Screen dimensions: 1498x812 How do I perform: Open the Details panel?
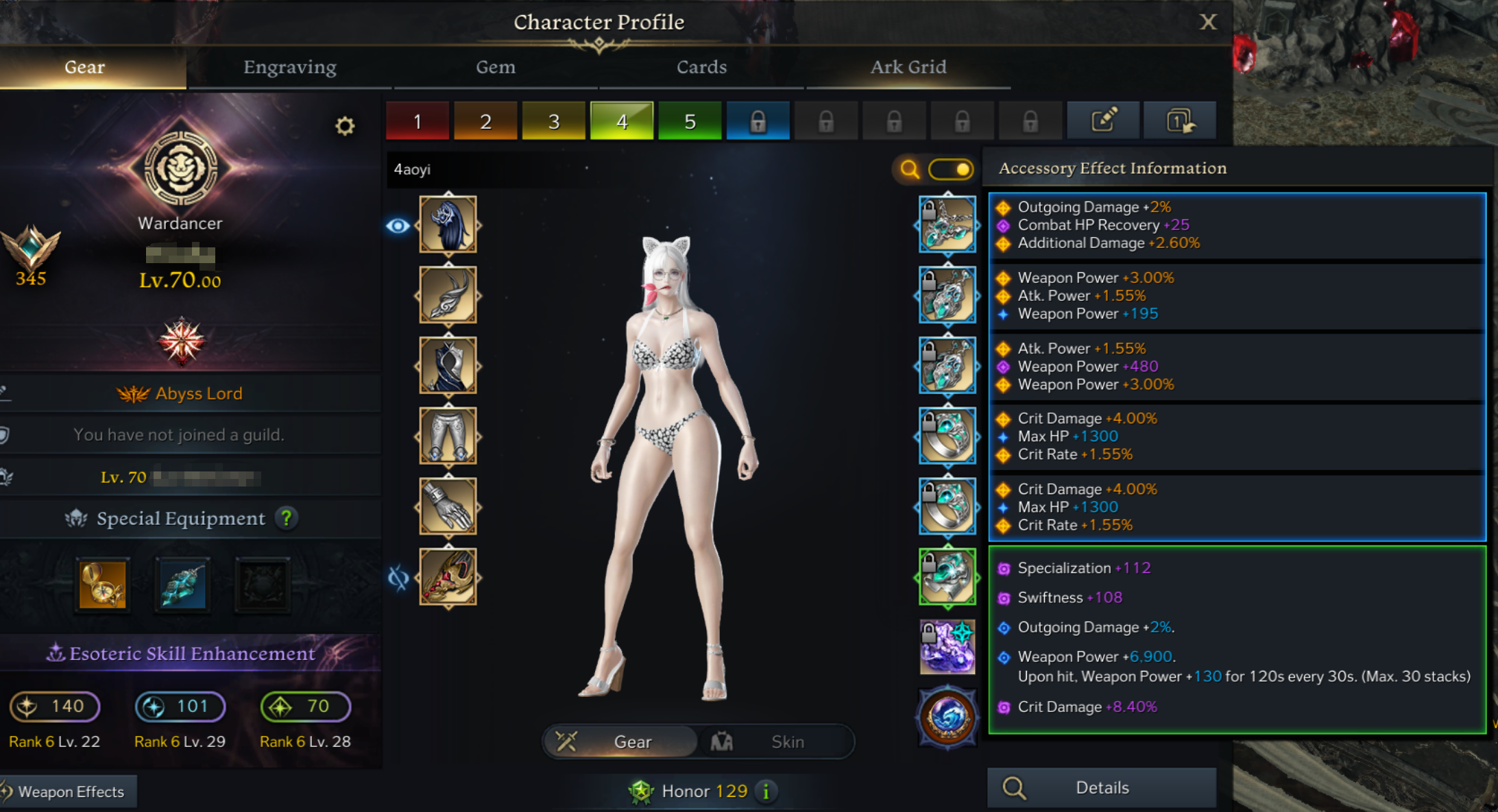click(x=1102, y=788)
